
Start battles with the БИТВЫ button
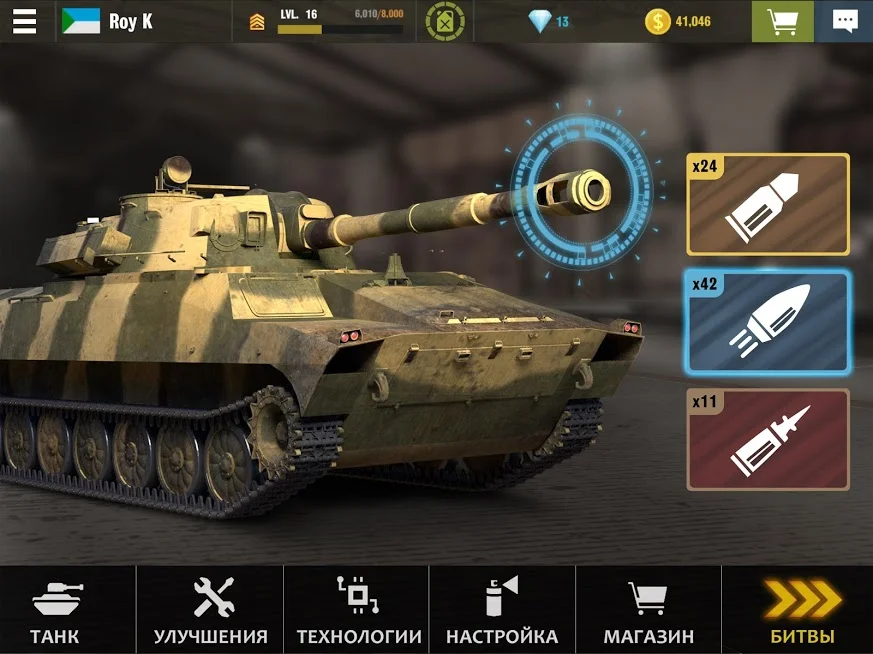point(801,610)
